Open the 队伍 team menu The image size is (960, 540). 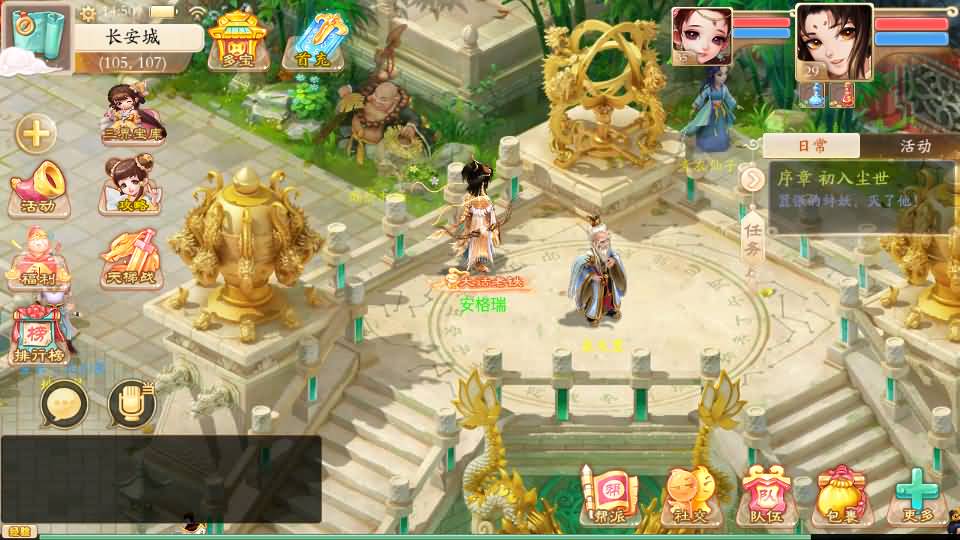pos(766,497)
